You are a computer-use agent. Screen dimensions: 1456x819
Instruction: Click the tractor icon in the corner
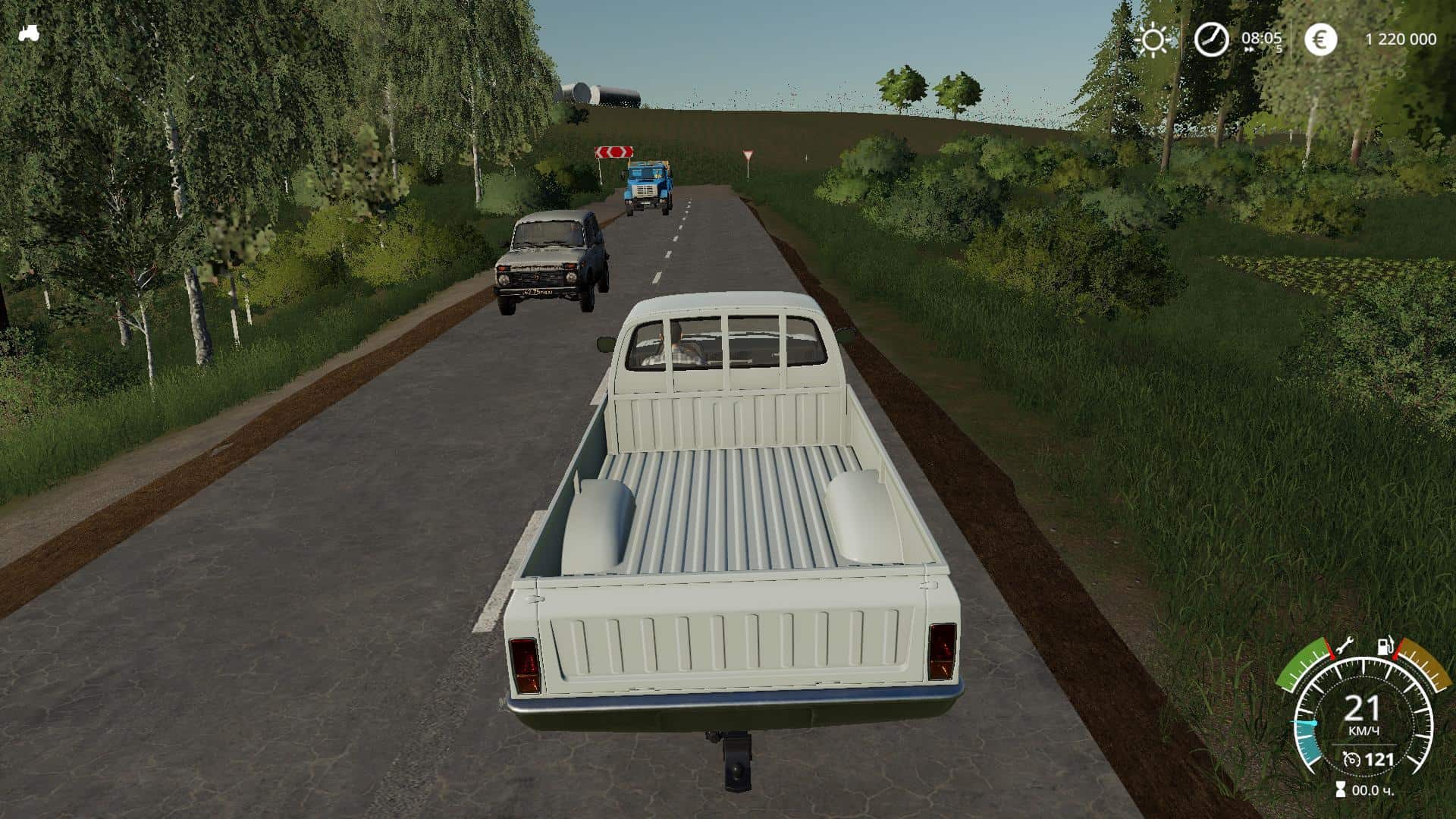[x=29, y=34]
